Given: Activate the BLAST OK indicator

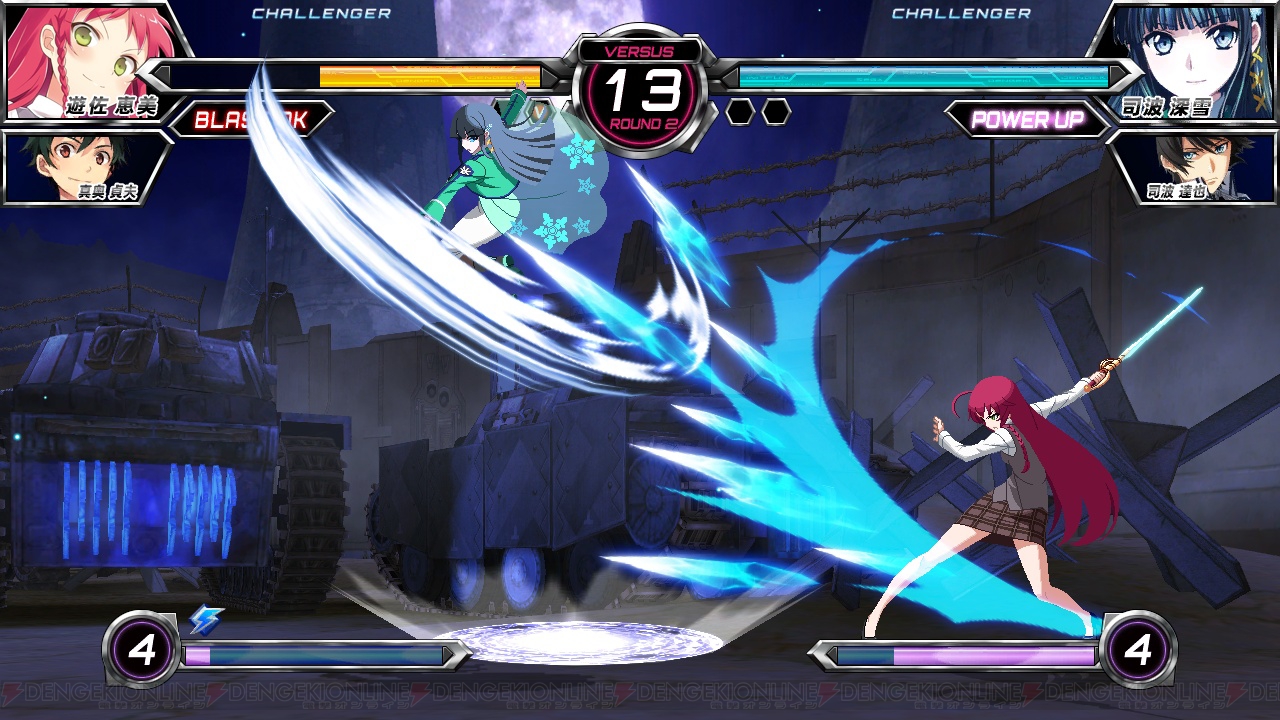Looking at the screenshot, I should (250, 120).
